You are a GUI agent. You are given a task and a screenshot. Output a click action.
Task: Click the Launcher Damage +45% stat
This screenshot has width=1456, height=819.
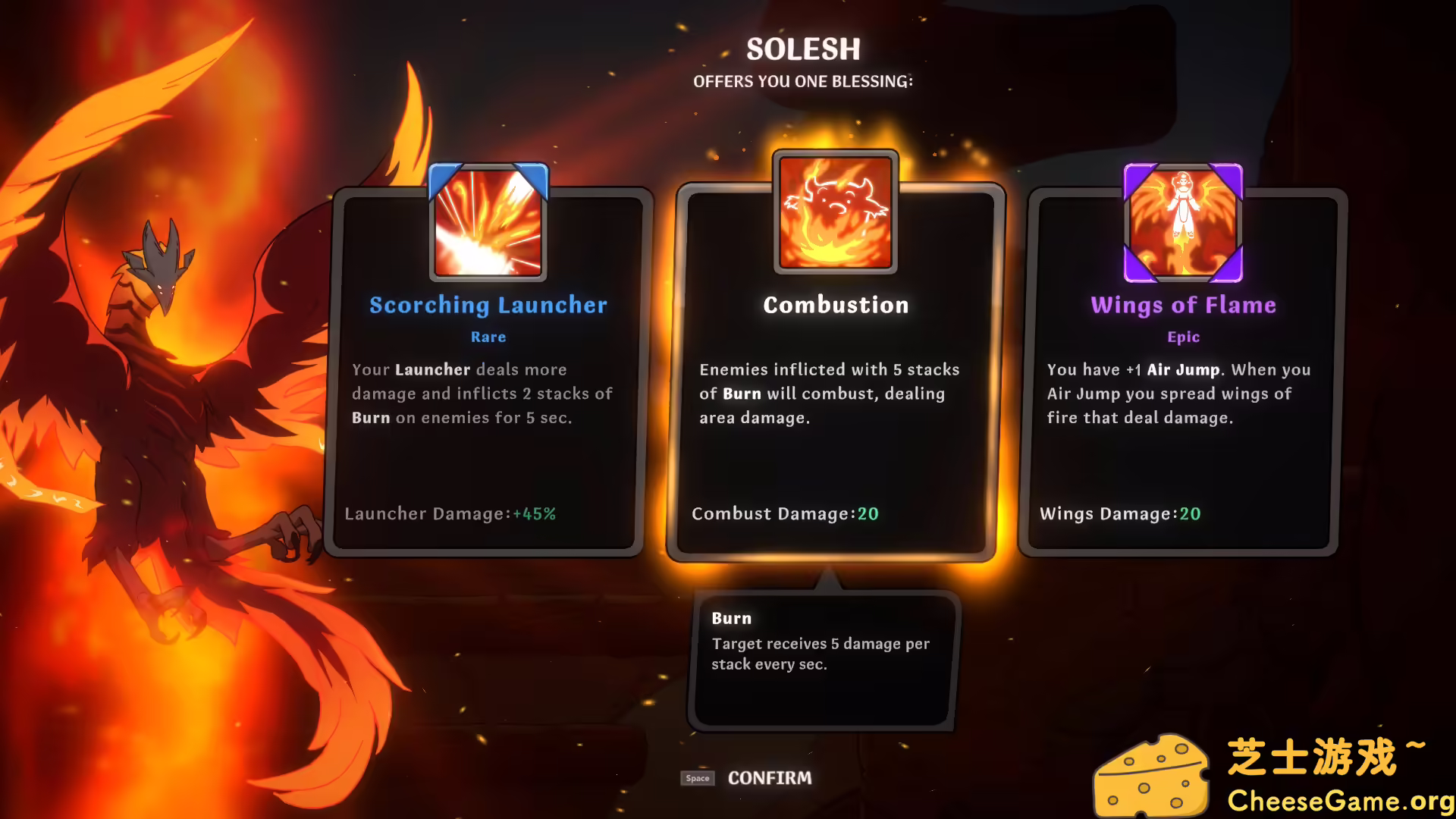click(x=451, y=513)
